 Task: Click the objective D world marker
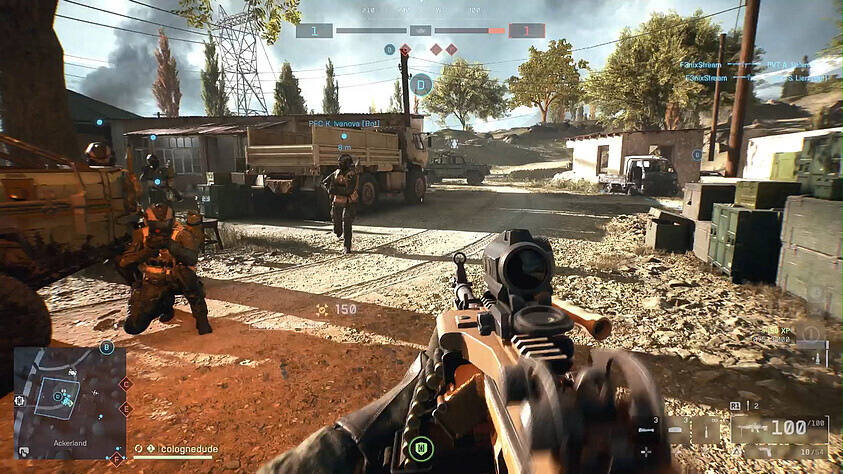pyautogui.click(x=422, y=84)
